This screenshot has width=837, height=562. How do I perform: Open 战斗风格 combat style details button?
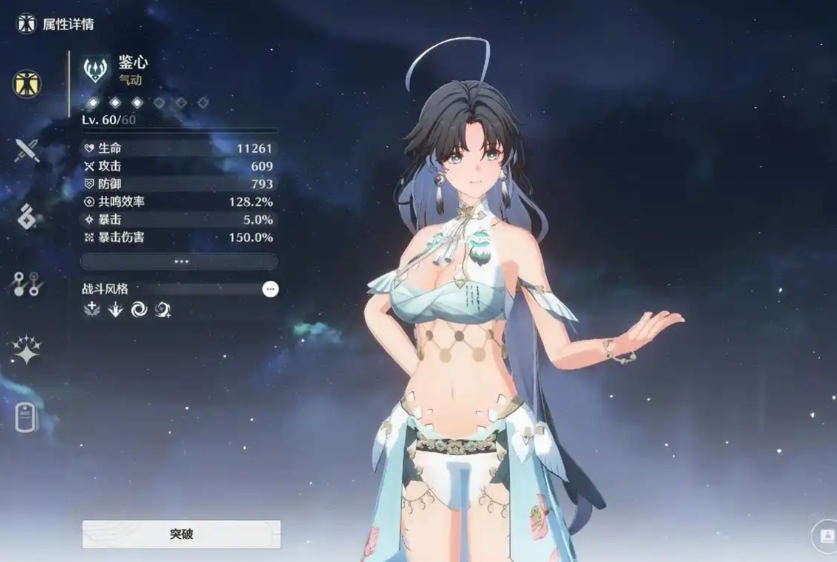pyautogui.click(x=270, y=289)
